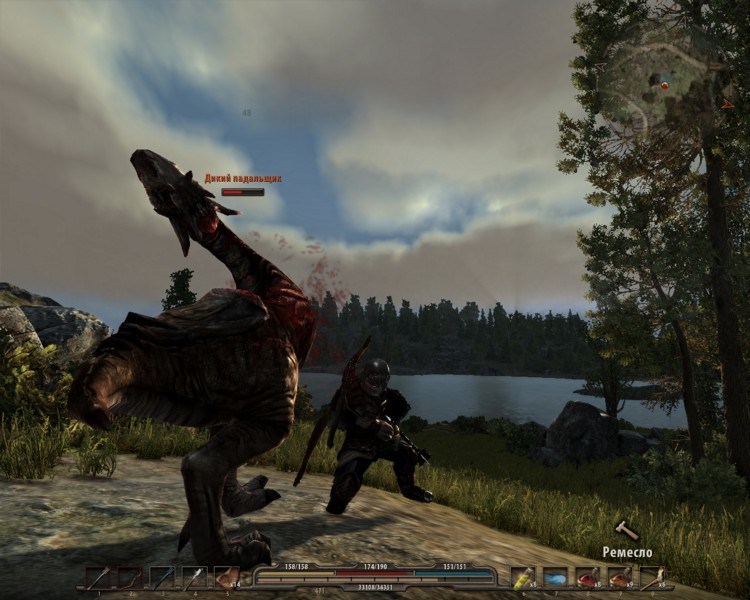Select the torch with x6 count

coord(652,577)
